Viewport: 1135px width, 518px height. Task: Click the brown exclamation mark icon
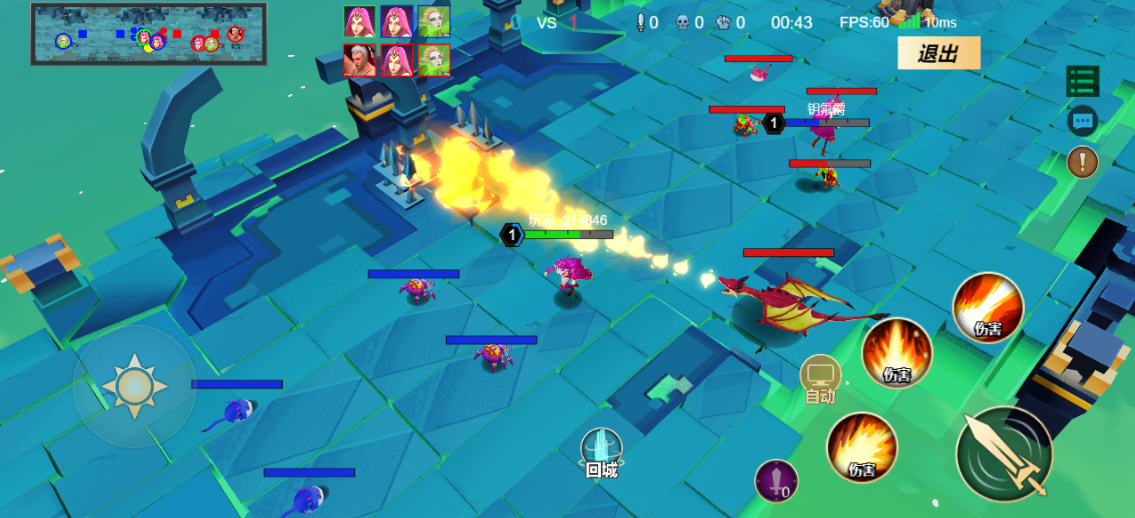[x=1083, y=161]
